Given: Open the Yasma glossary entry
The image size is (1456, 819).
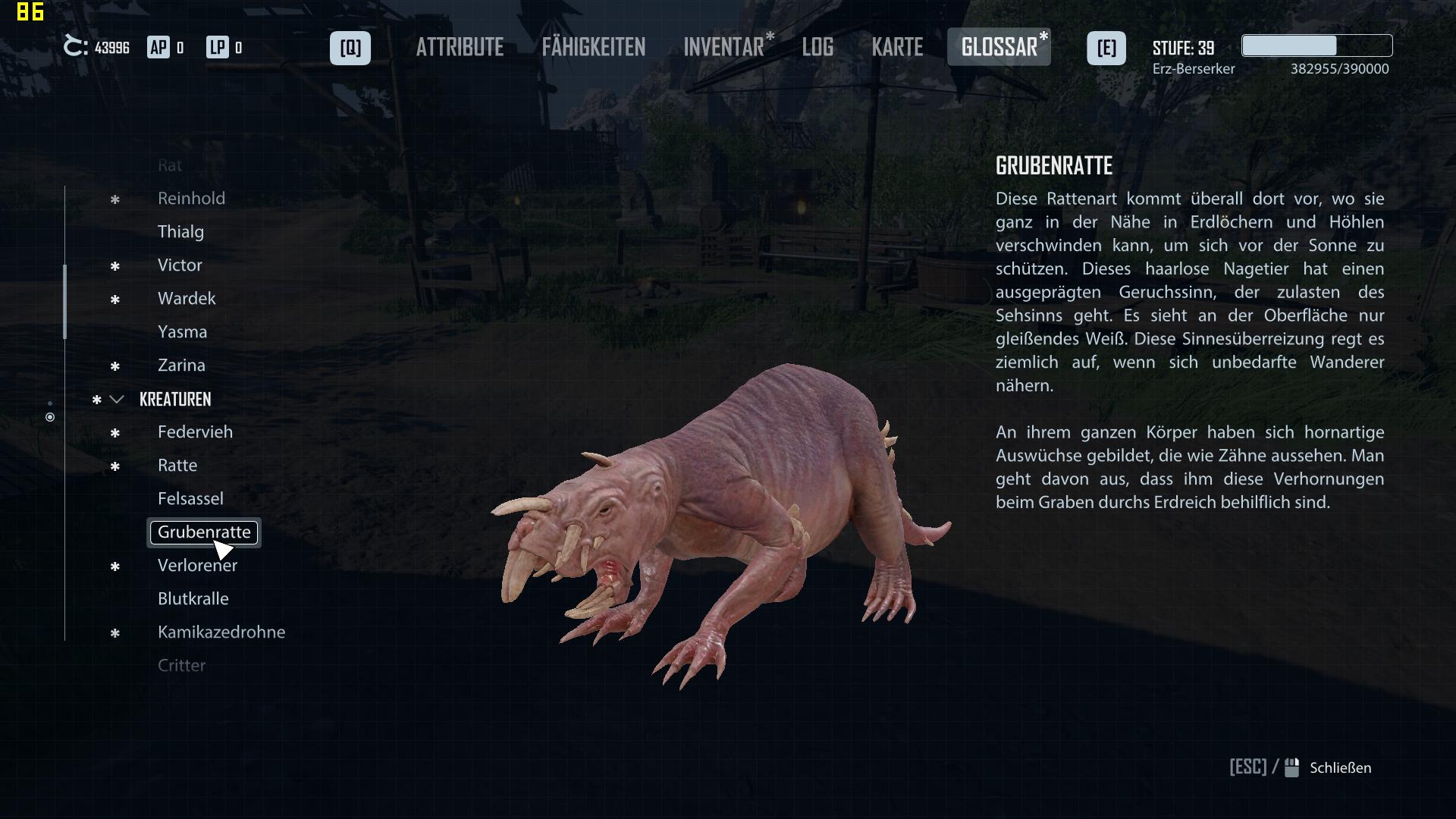Looking at the screenshot, I should [x=182, y=332].
